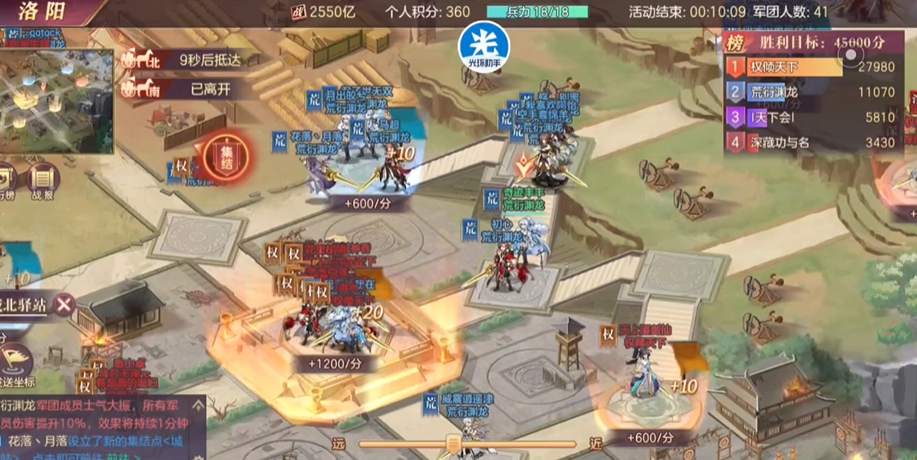The height and width of the screenshot is (460, 917).
Task: Close the 北驿站 station label
Action: pos(65,304)
